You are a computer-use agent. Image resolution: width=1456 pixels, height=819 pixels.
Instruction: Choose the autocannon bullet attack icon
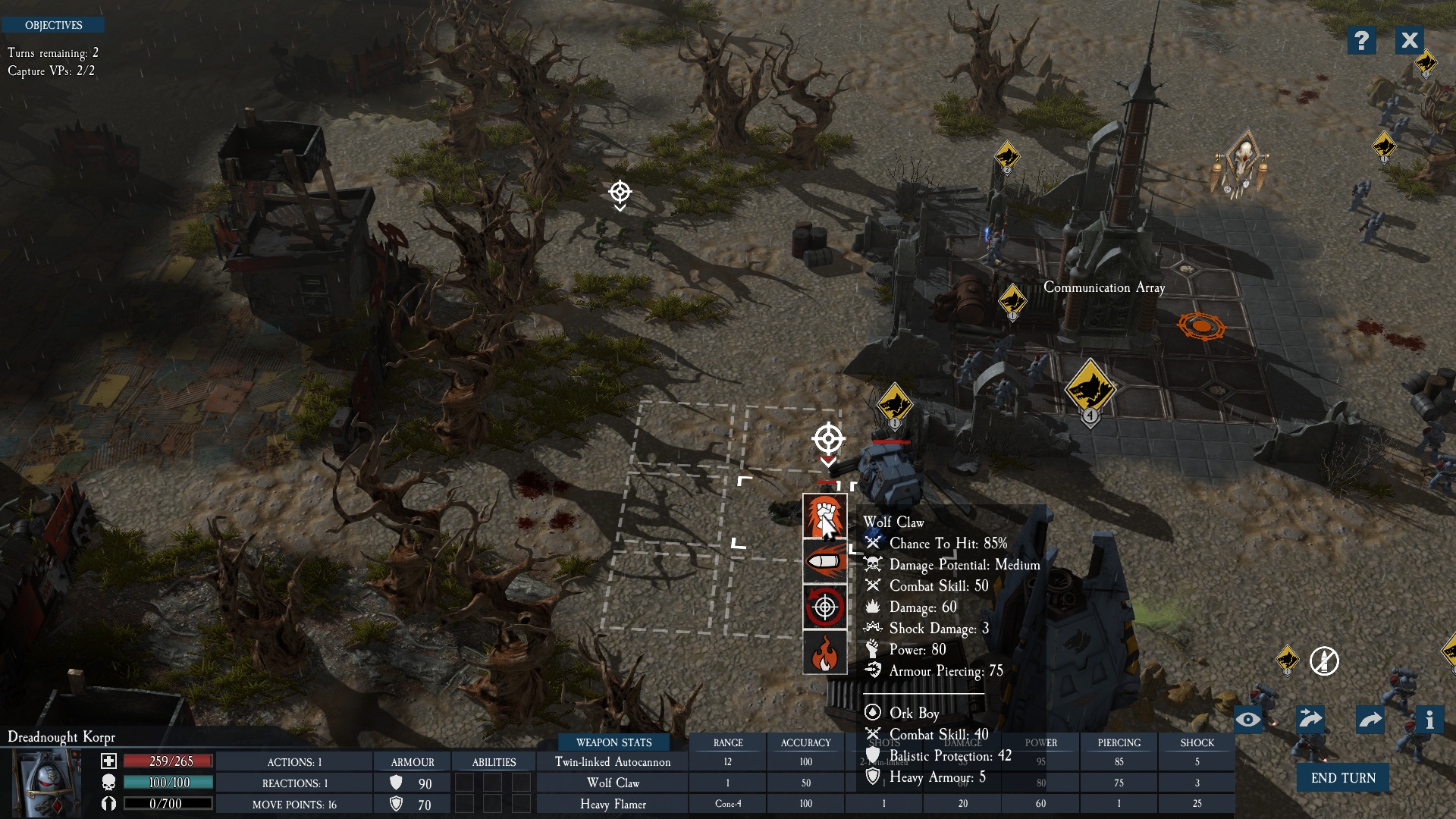point(824,562)
